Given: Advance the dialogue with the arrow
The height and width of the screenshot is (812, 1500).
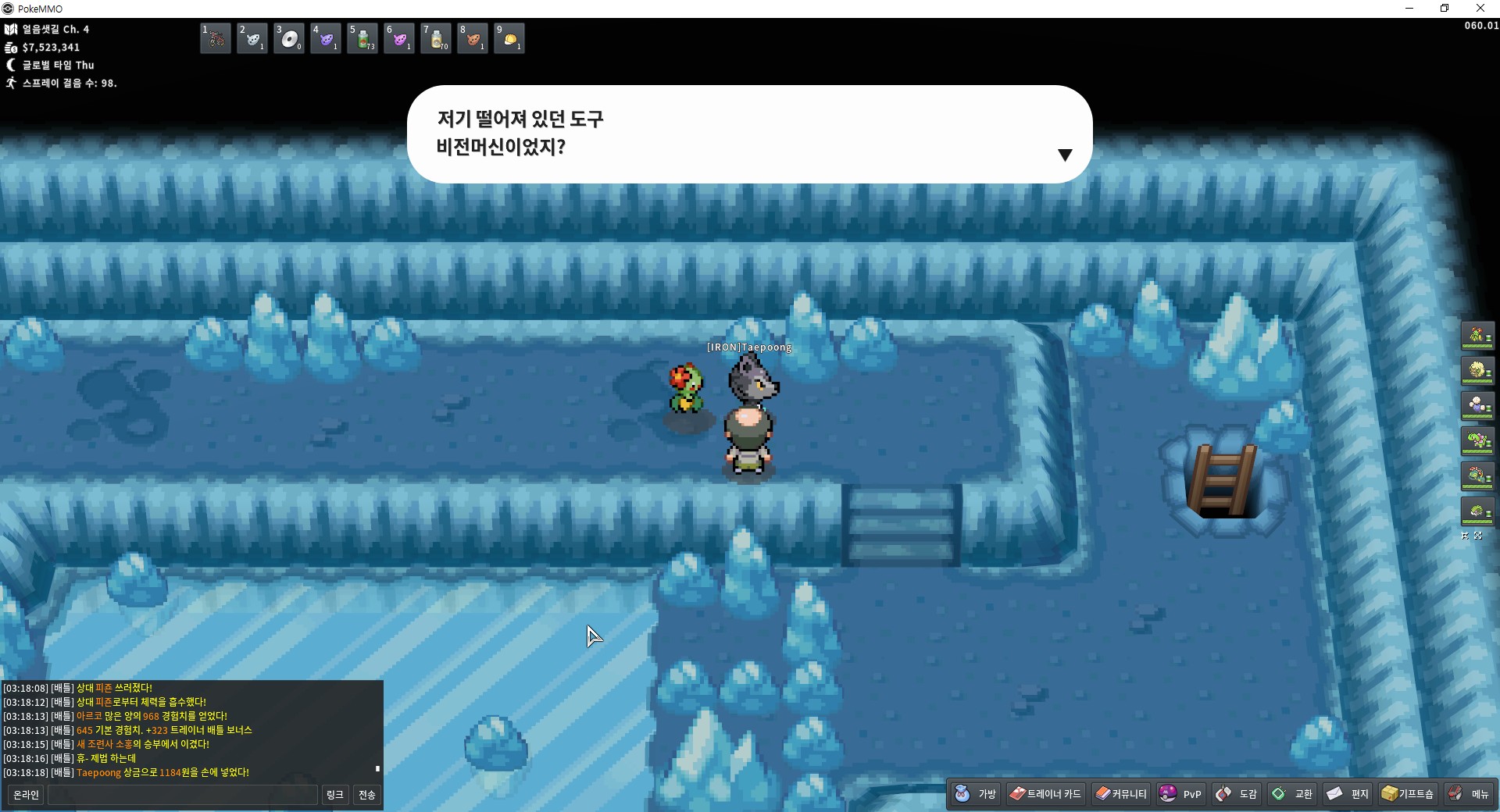Looking at the screenshot, I should 1064,155.
